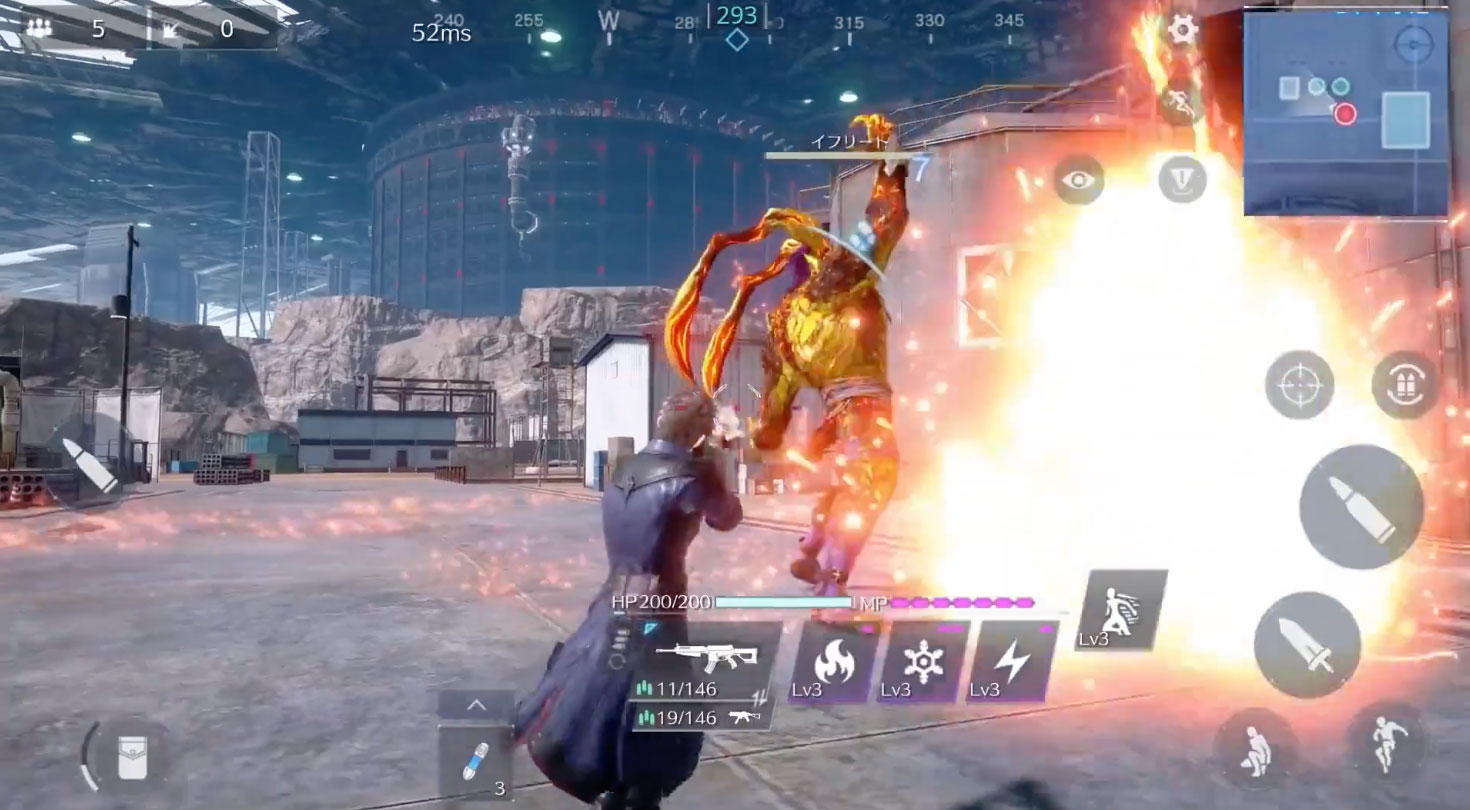
Task: Reload using the ammo reload button
Action: click(1405, 385)
